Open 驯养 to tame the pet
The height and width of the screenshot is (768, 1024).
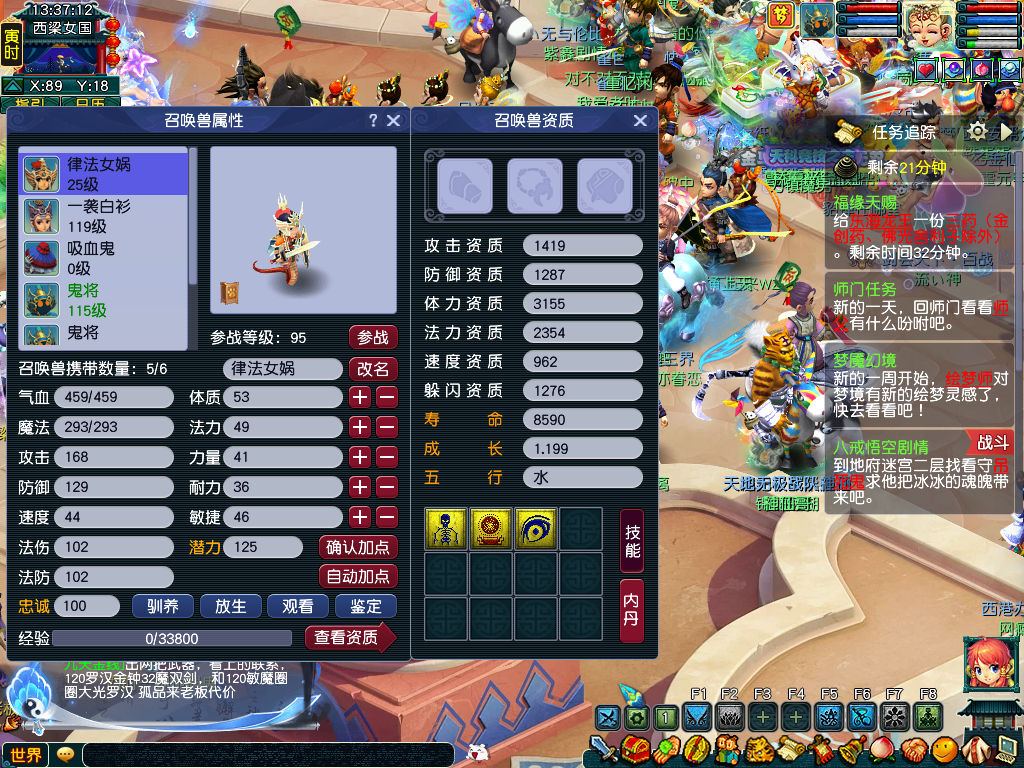[162, 606]
